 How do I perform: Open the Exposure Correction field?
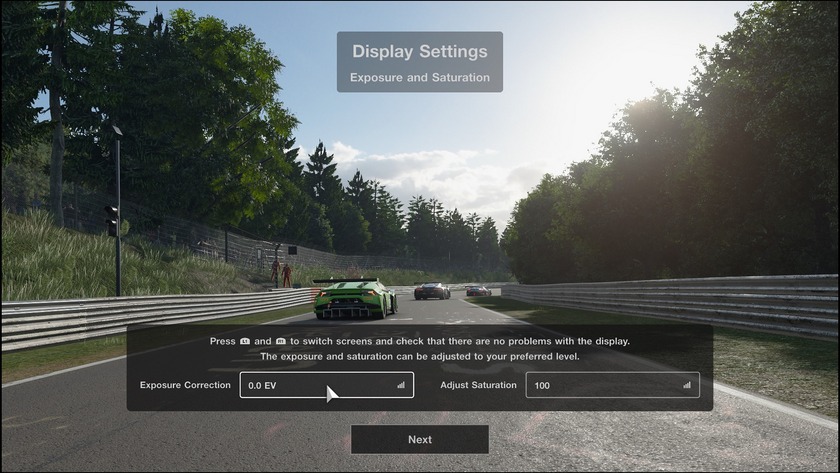point(326,385)
